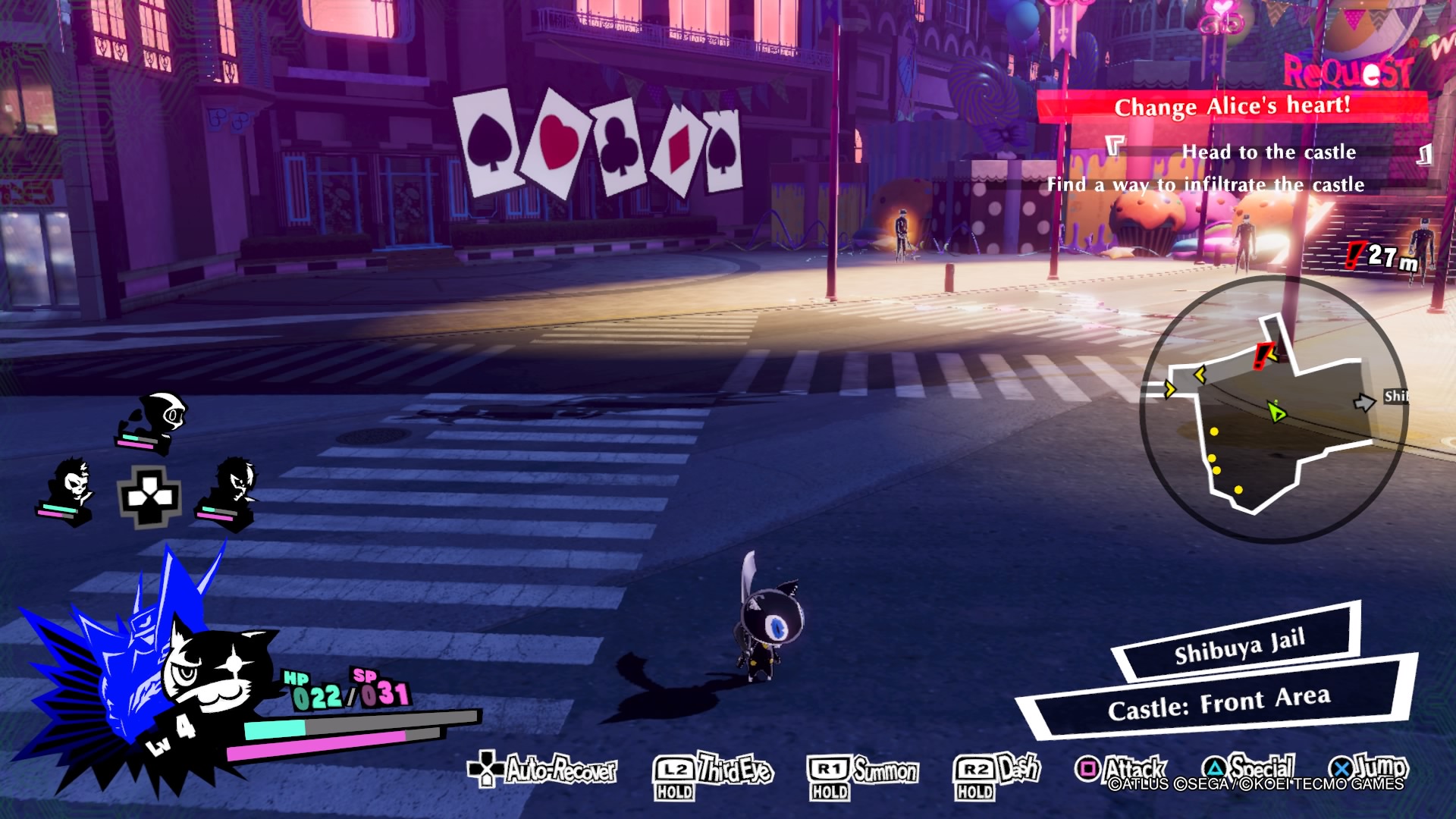Screen dimensions: 1456x819
Task: Select the grey exit arrow on minimap
Action: (1364, 402)
